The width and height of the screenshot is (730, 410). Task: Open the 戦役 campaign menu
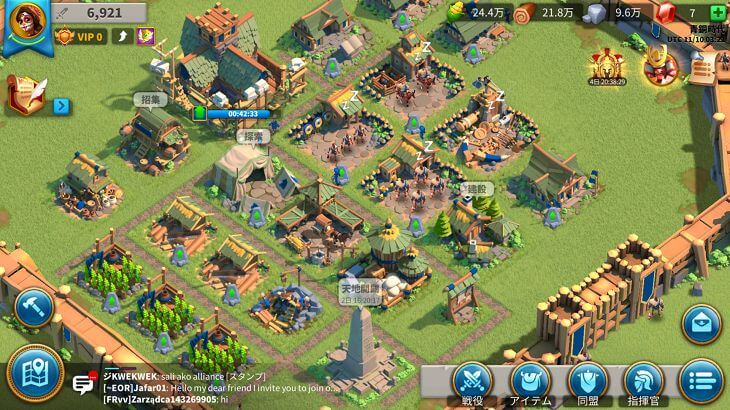coord(474,382)
